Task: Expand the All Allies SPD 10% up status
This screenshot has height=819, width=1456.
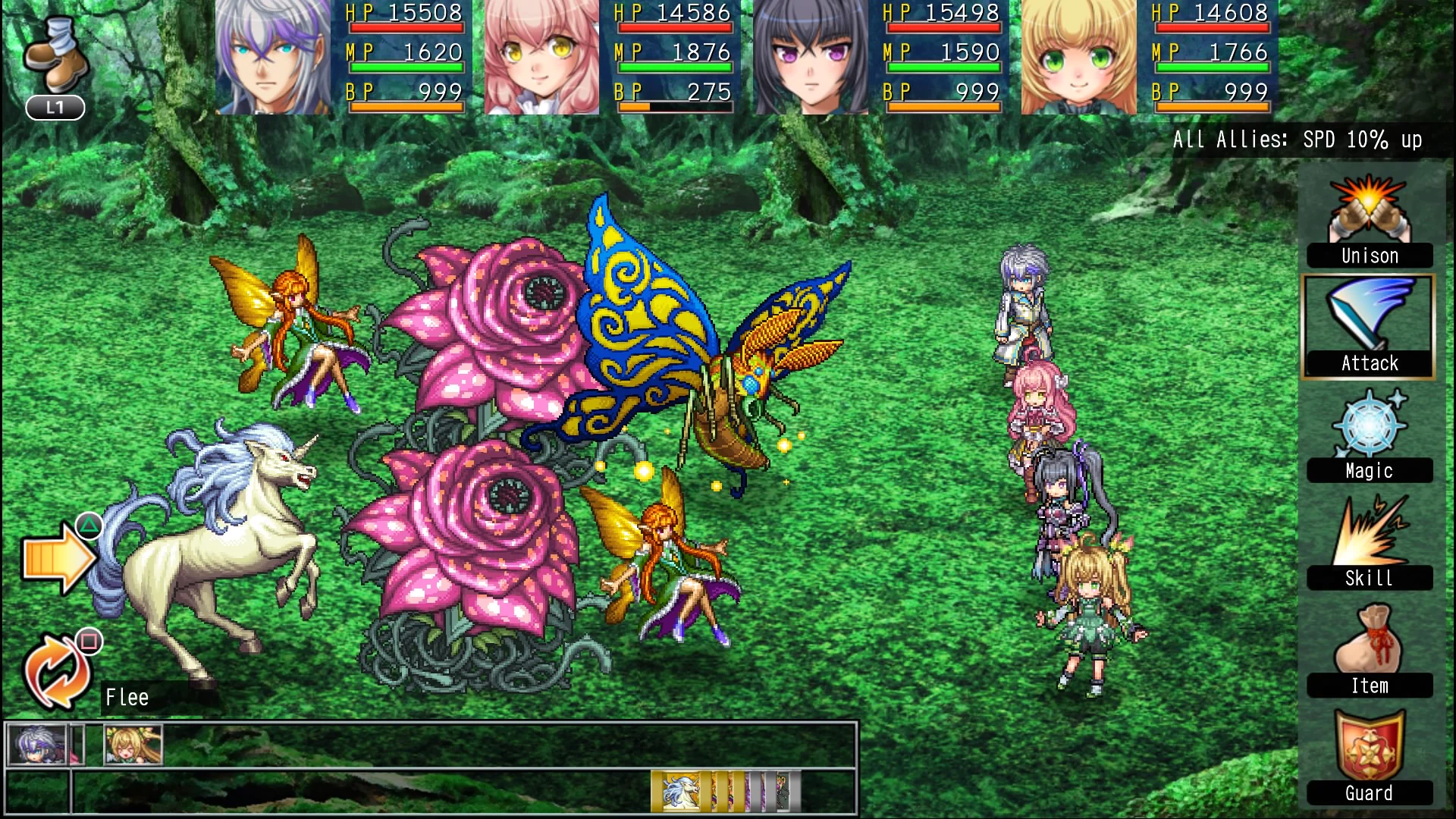Action: (x=1298, y=140)
